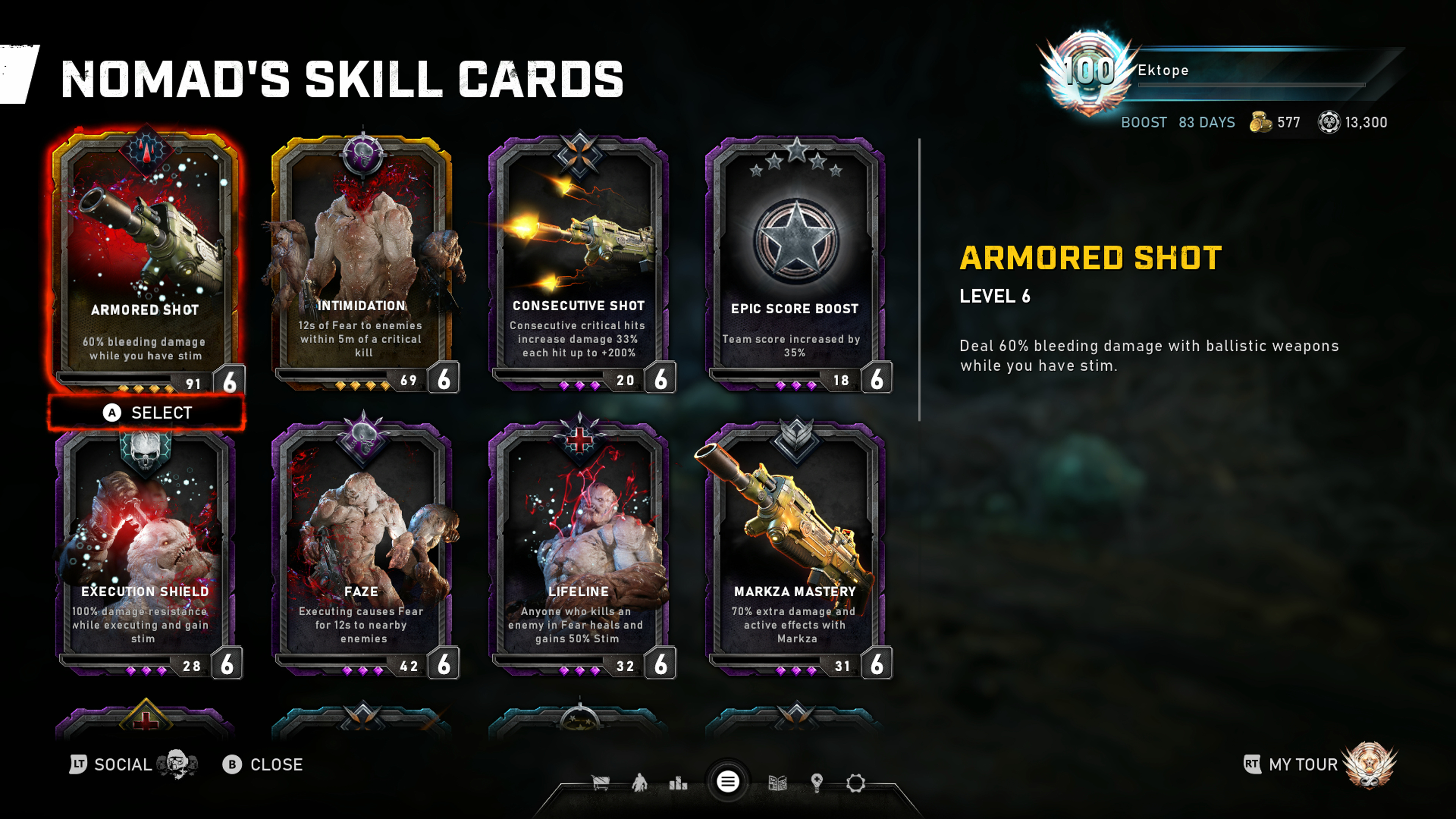Open My Tour progress

click(1303, 765)
